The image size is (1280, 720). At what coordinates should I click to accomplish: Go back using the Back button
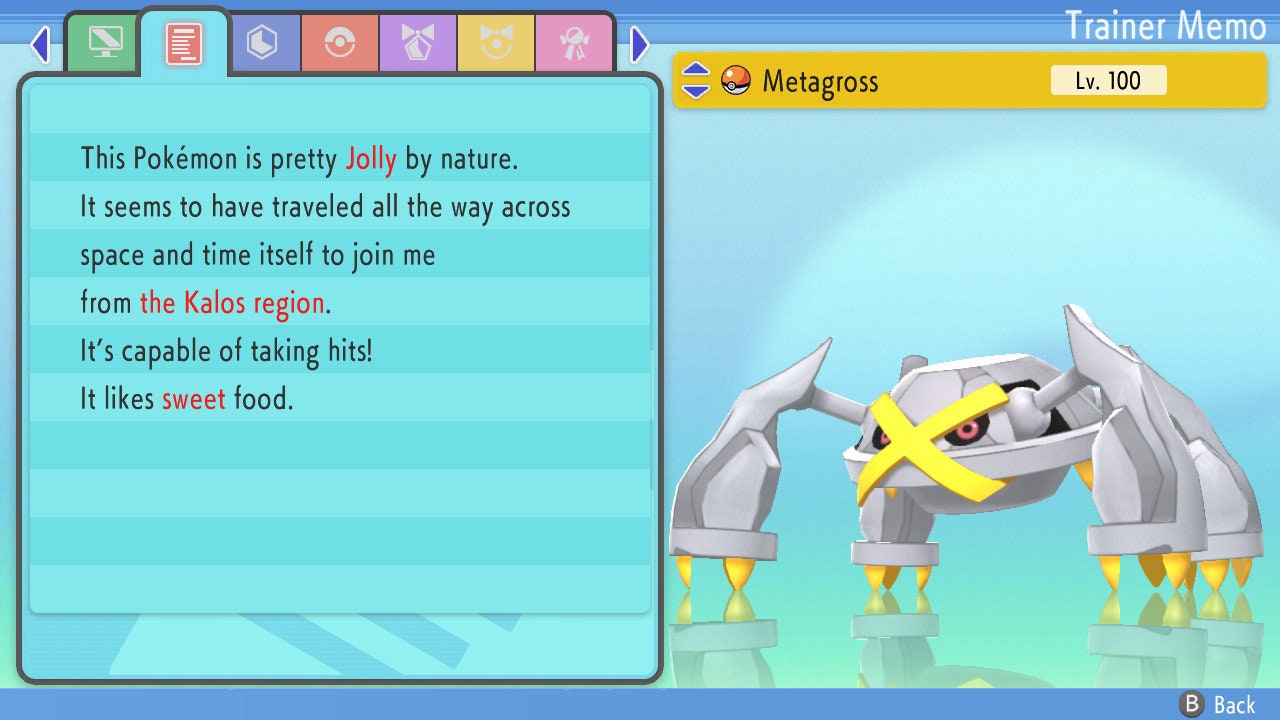(1218, 704)
